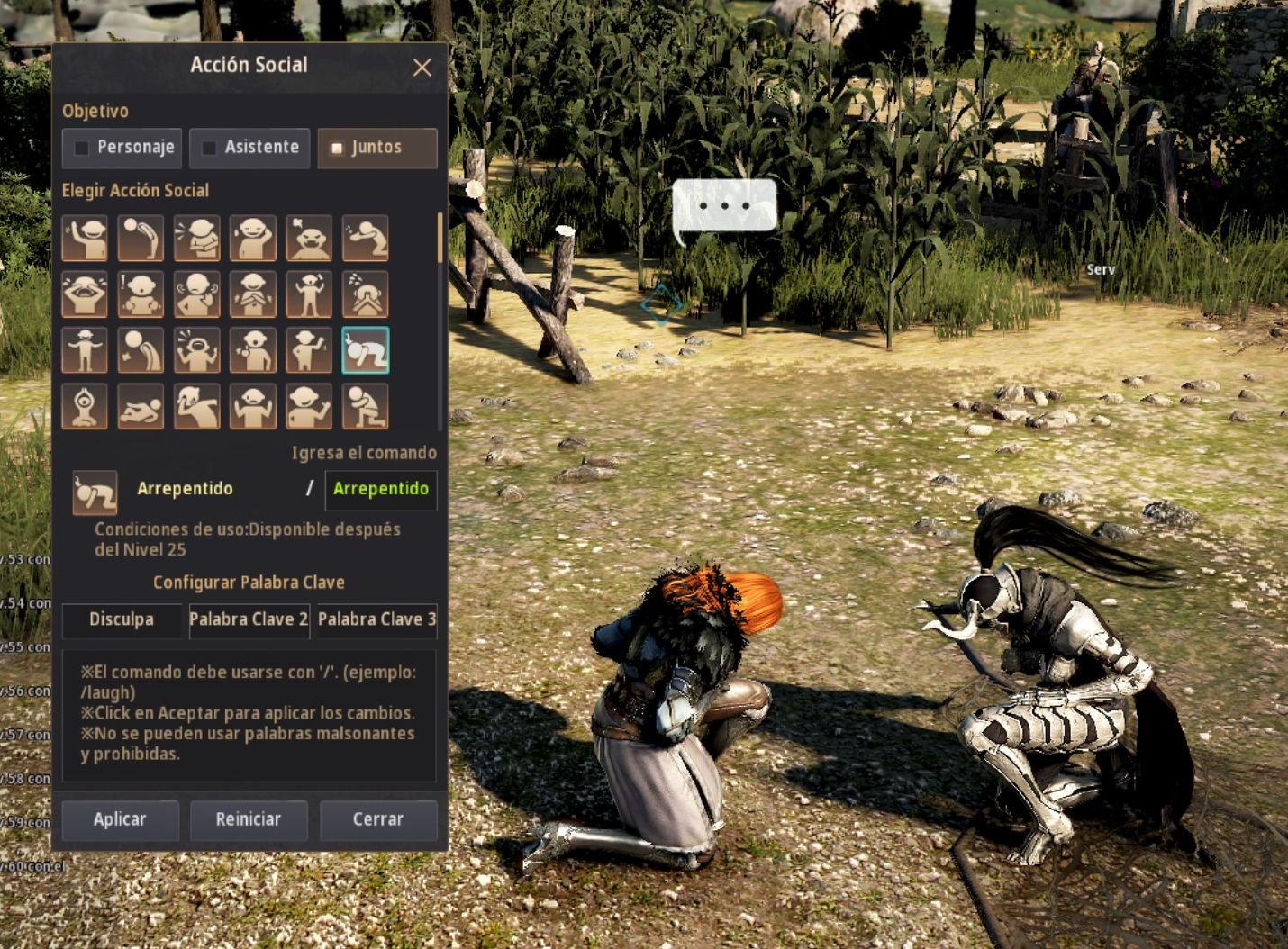Tick the Personaje target checkbox

coord(83,148)
